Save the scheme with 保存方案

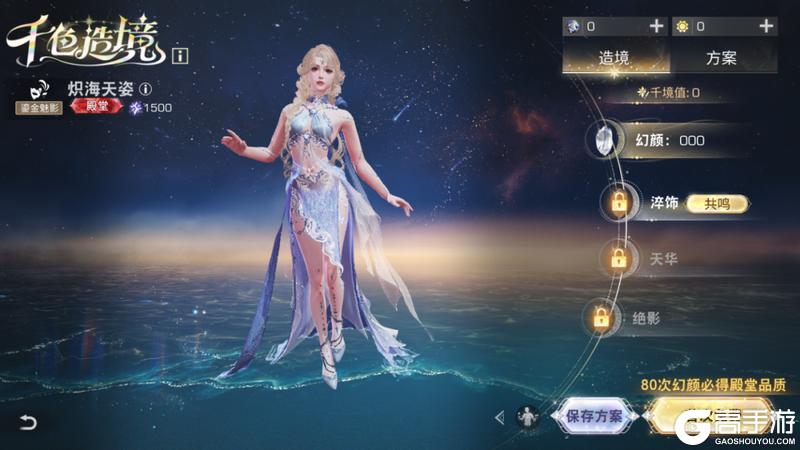[594, 416]
